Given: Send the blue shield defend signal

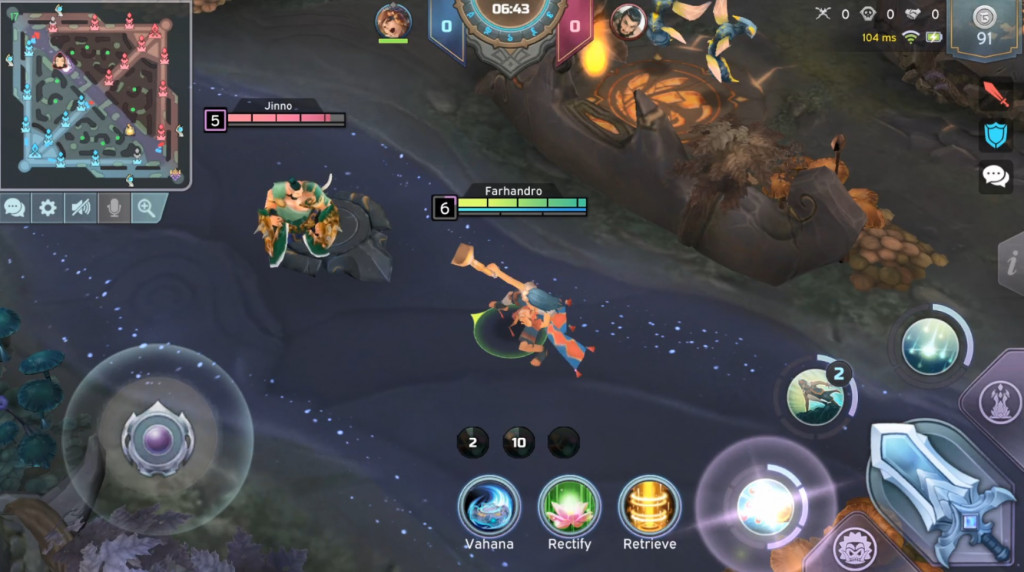Looking at the screenshot, I should (996, 135).
